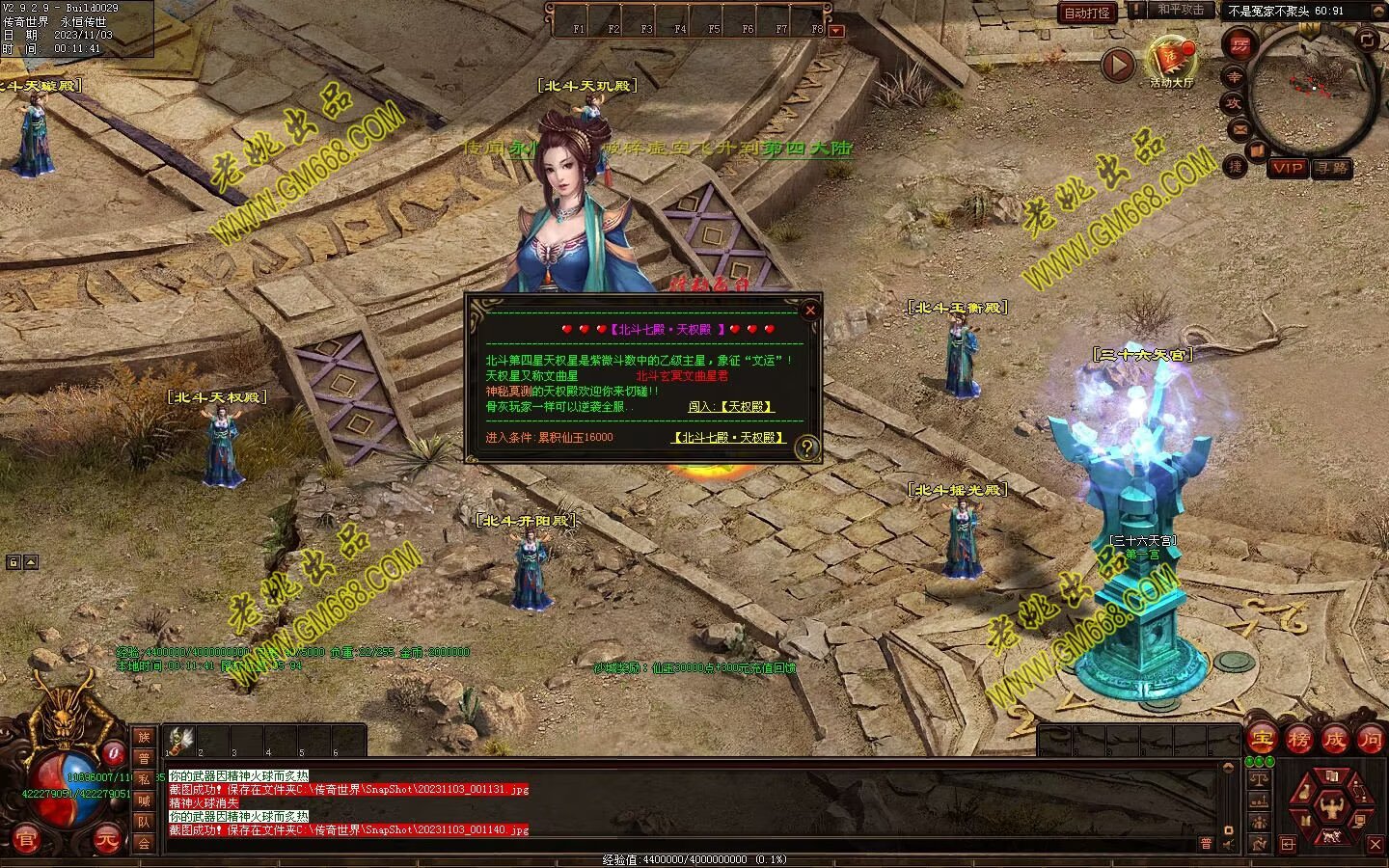
Task: Select the 【北斗七殿·天权殿】 link
Action: (728, 438)
